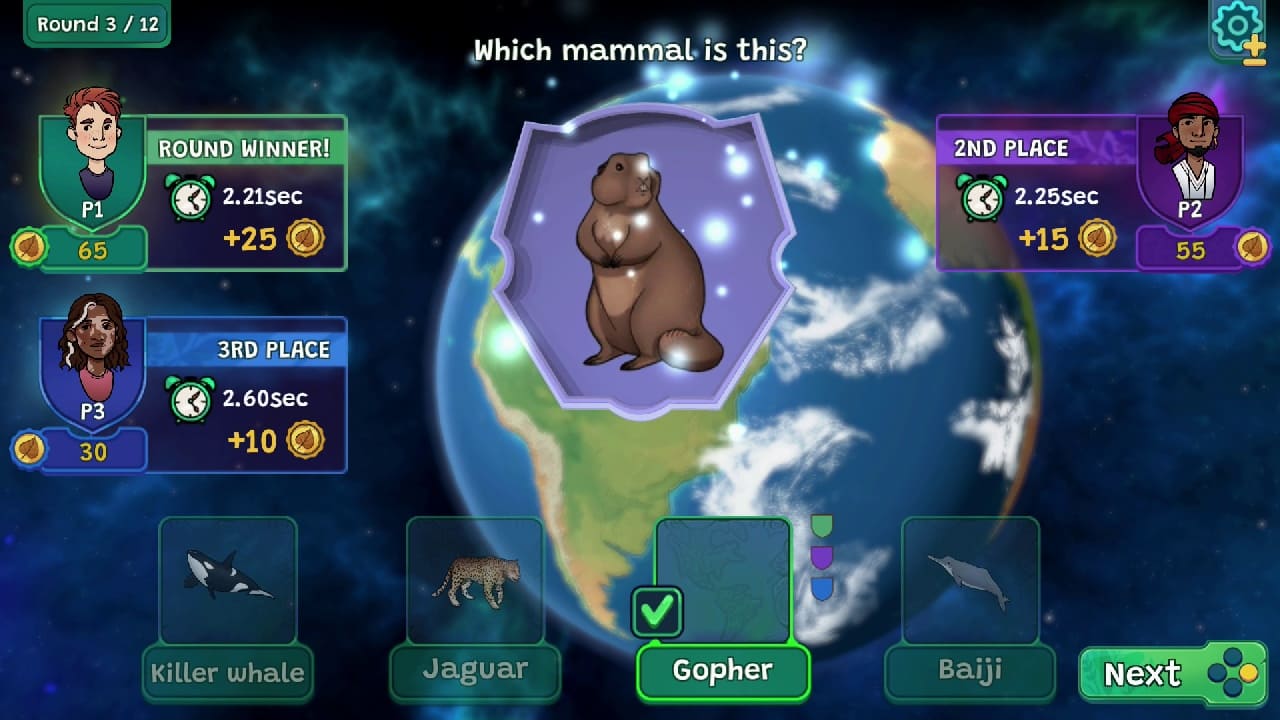This screenshot has height=720, width=1280.
Task: Click the coin icon beside P2's 55 total
Action: coord(1251,248)
